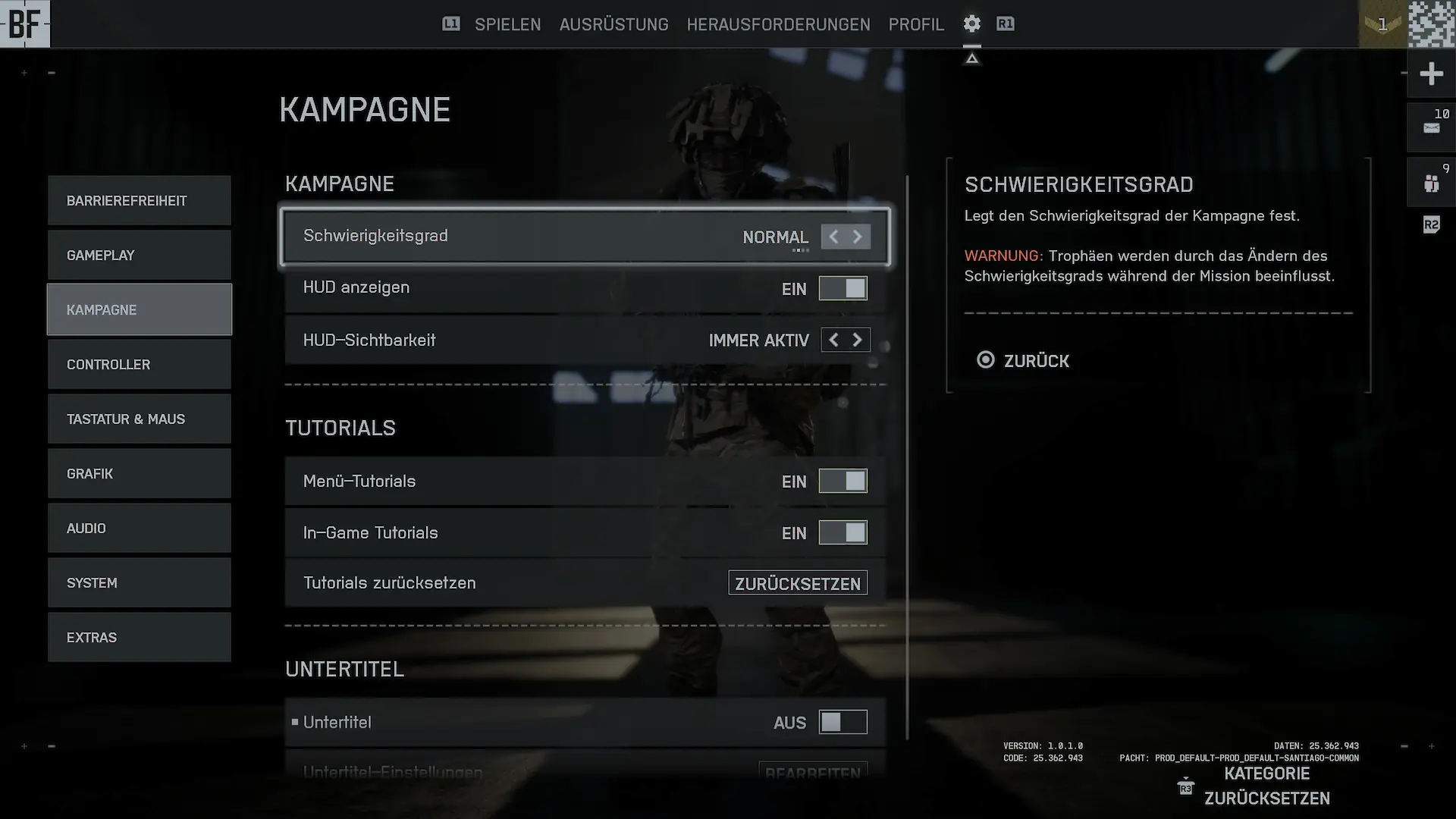
Task: Click the ZURÜCKSETZEN button for tutorials
Action: point(797,583)
